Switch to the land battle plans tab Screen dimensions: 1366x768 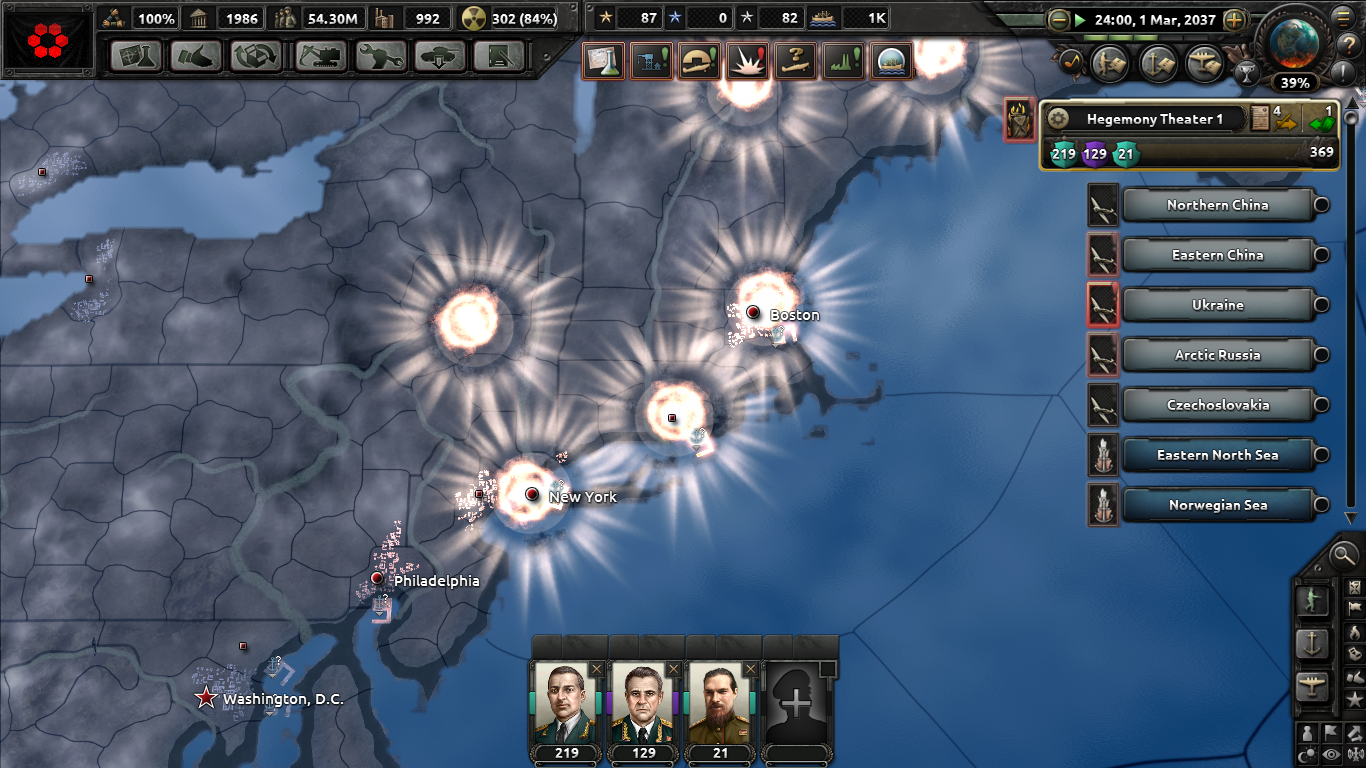1109,62
